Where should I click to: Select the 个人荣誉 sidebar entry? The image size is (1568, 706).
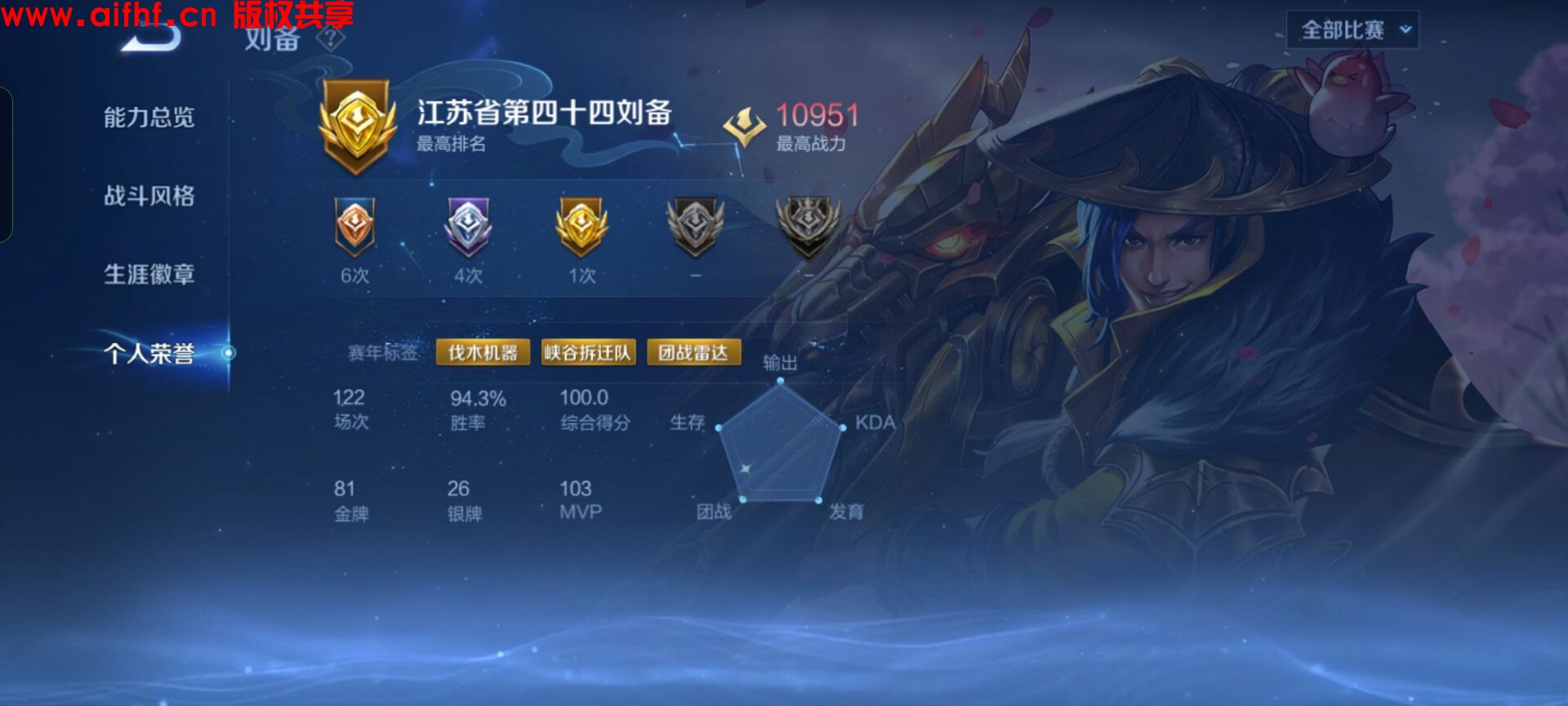click(x=148, y=354)
